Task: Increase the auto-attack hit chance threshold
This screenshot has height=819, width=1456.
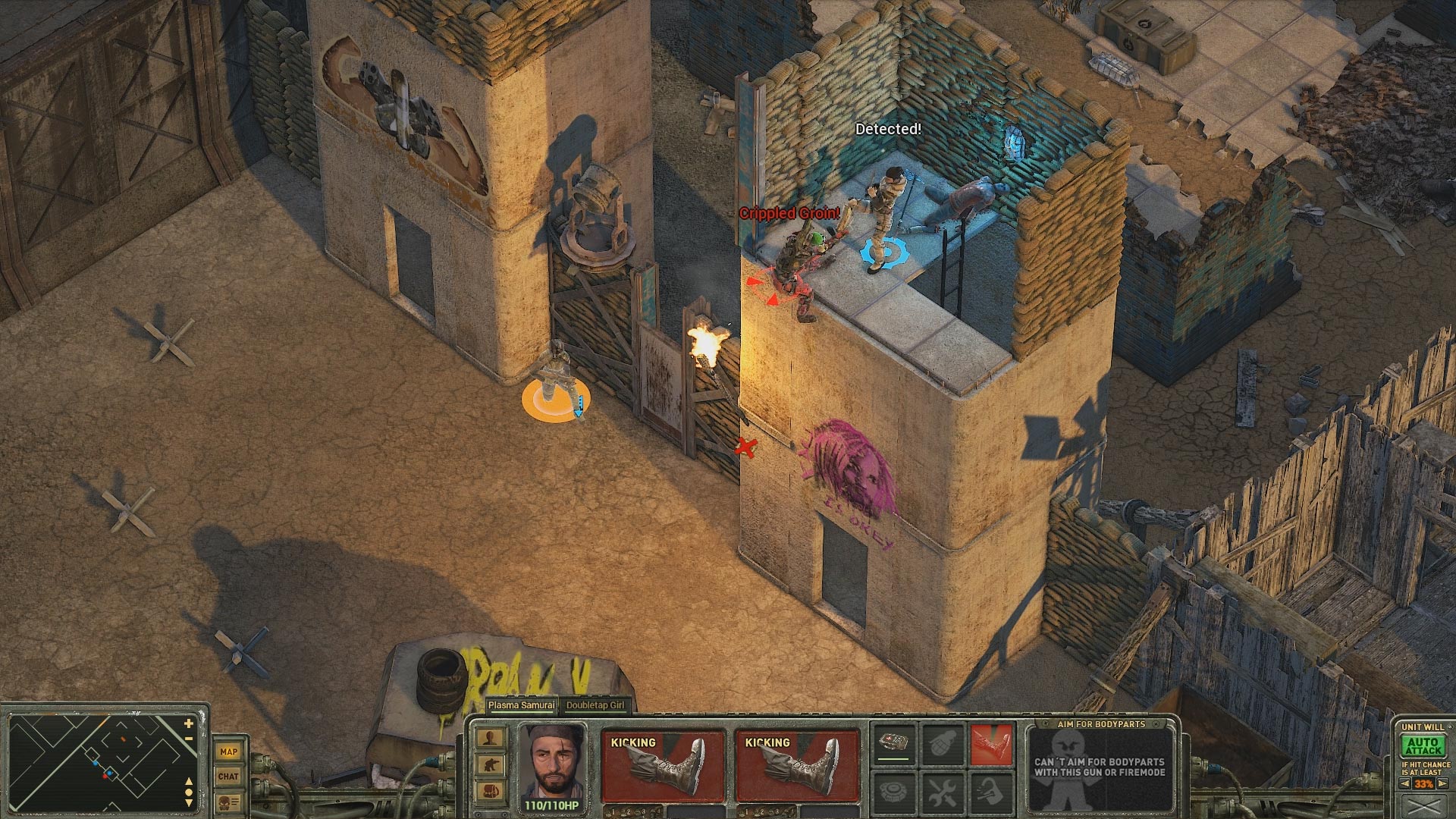Action: pos(1443,784)
